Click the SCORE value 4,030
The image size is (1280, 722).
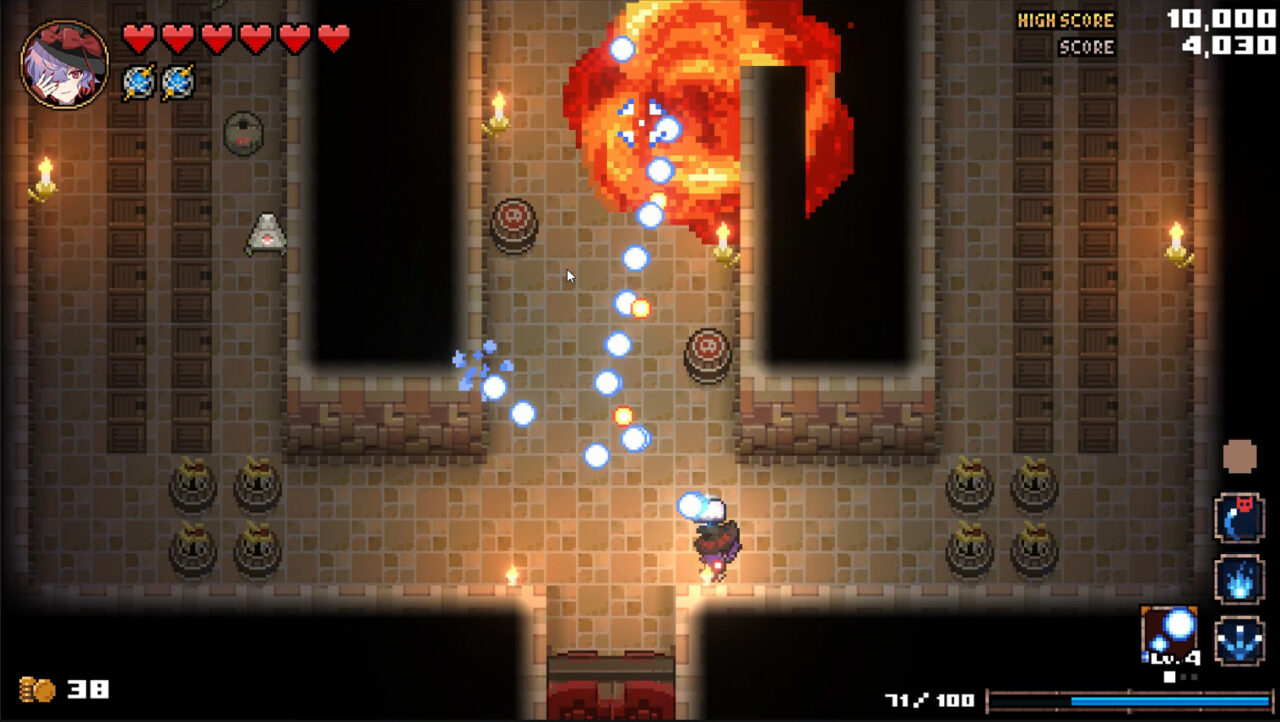tap(1228, 44)
